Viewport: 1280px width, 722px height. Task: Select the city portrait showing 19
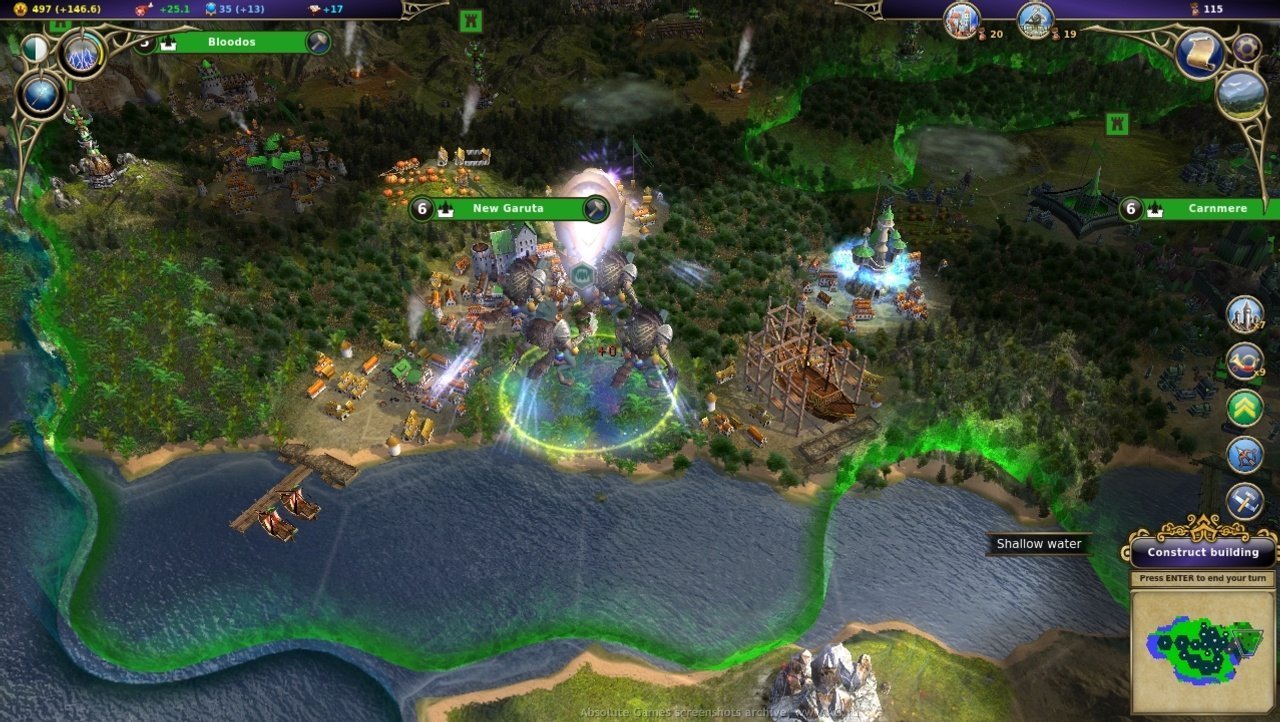point(1035,19)
